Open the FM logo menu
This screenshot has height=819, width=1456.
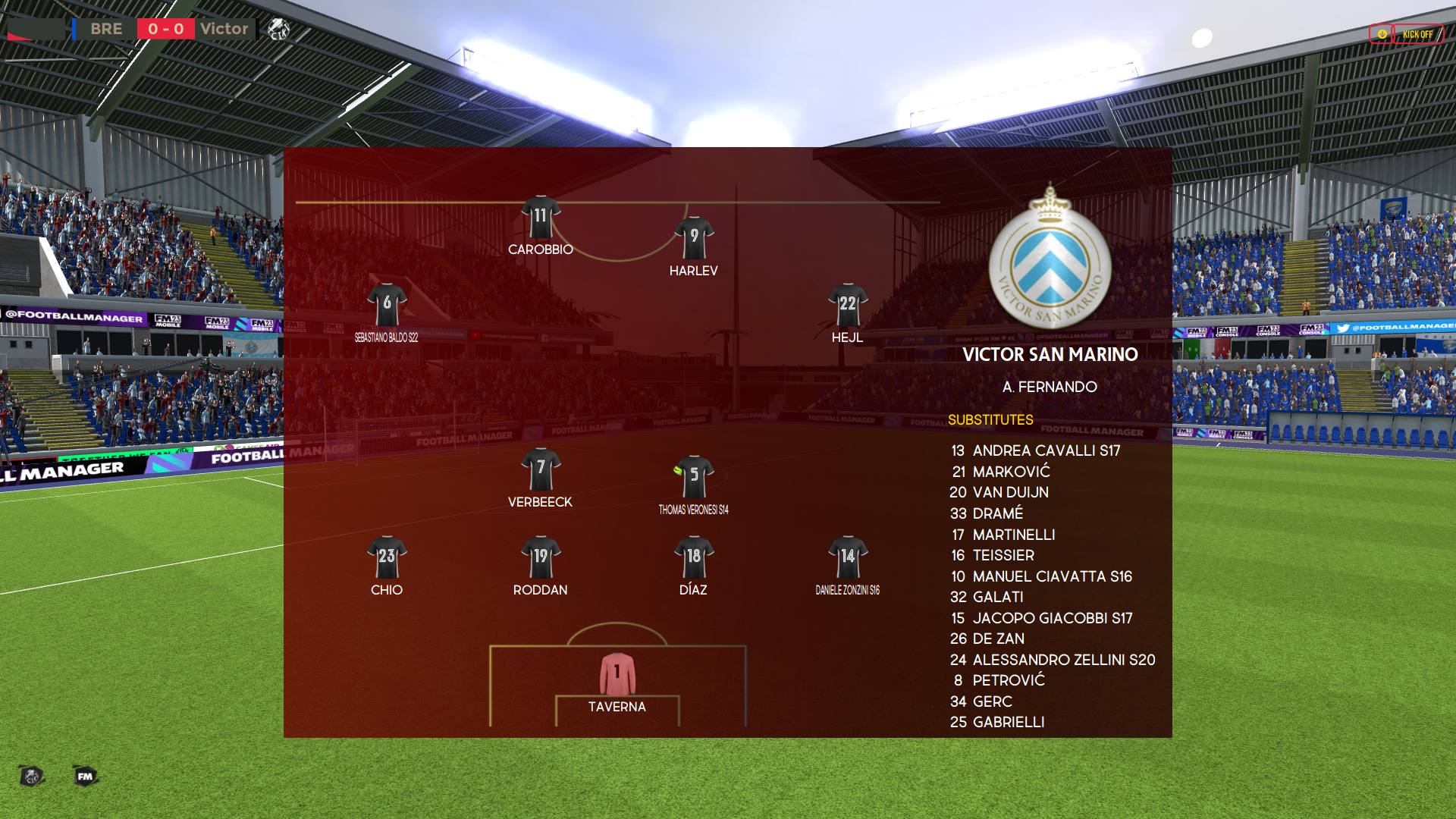click(85, 776)
